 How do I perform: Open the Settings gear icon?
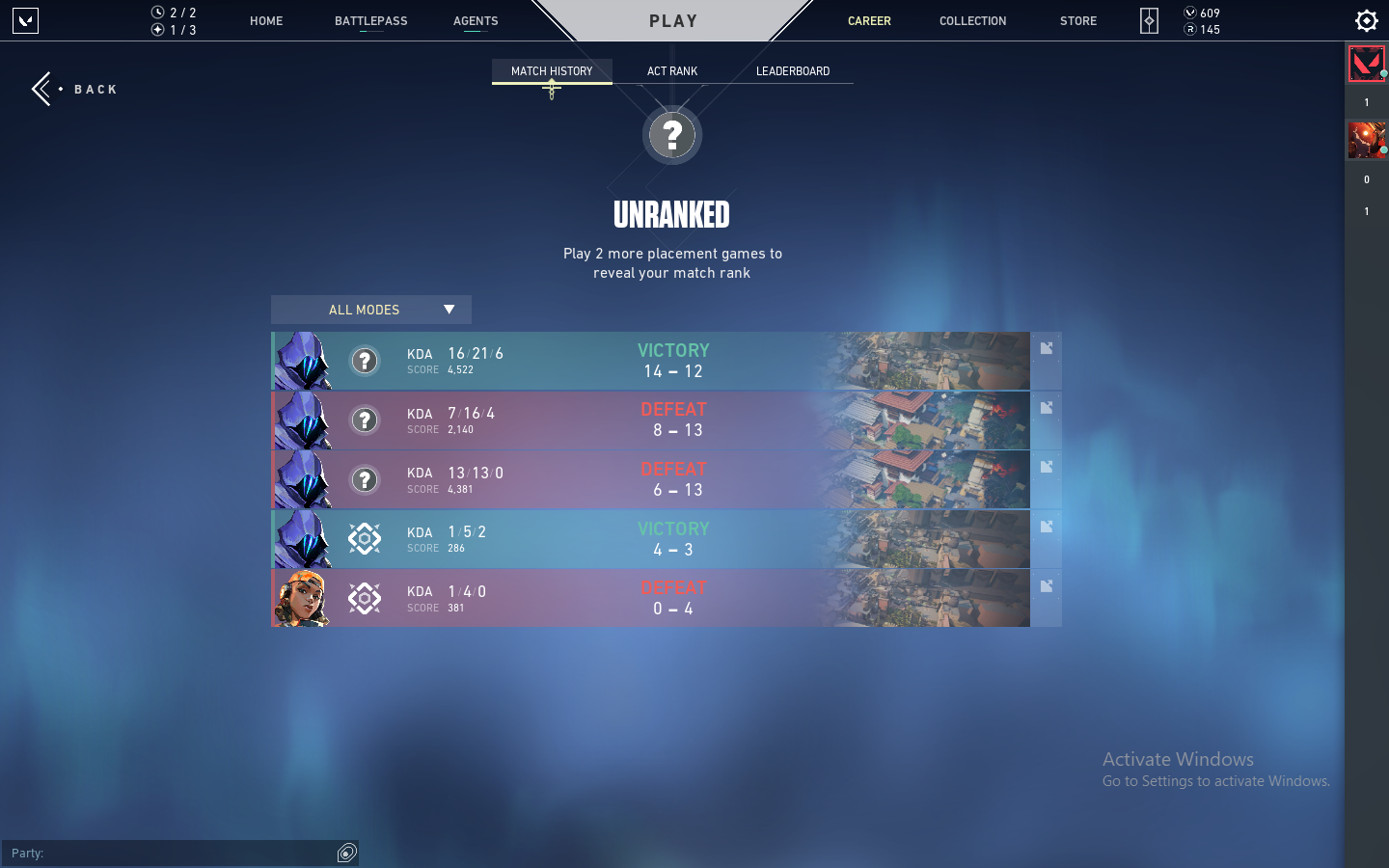(1366, 20)
